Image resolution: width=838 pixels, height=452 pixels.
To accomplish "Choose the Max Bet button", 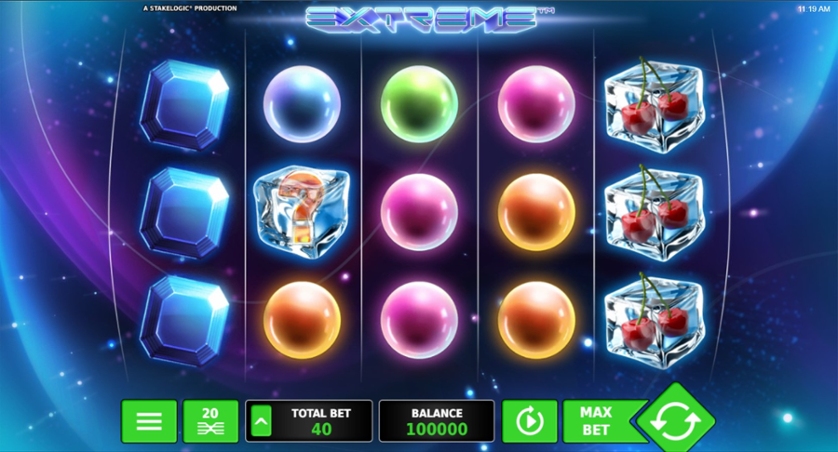I will pyautogui.click(x=597, y=421).
